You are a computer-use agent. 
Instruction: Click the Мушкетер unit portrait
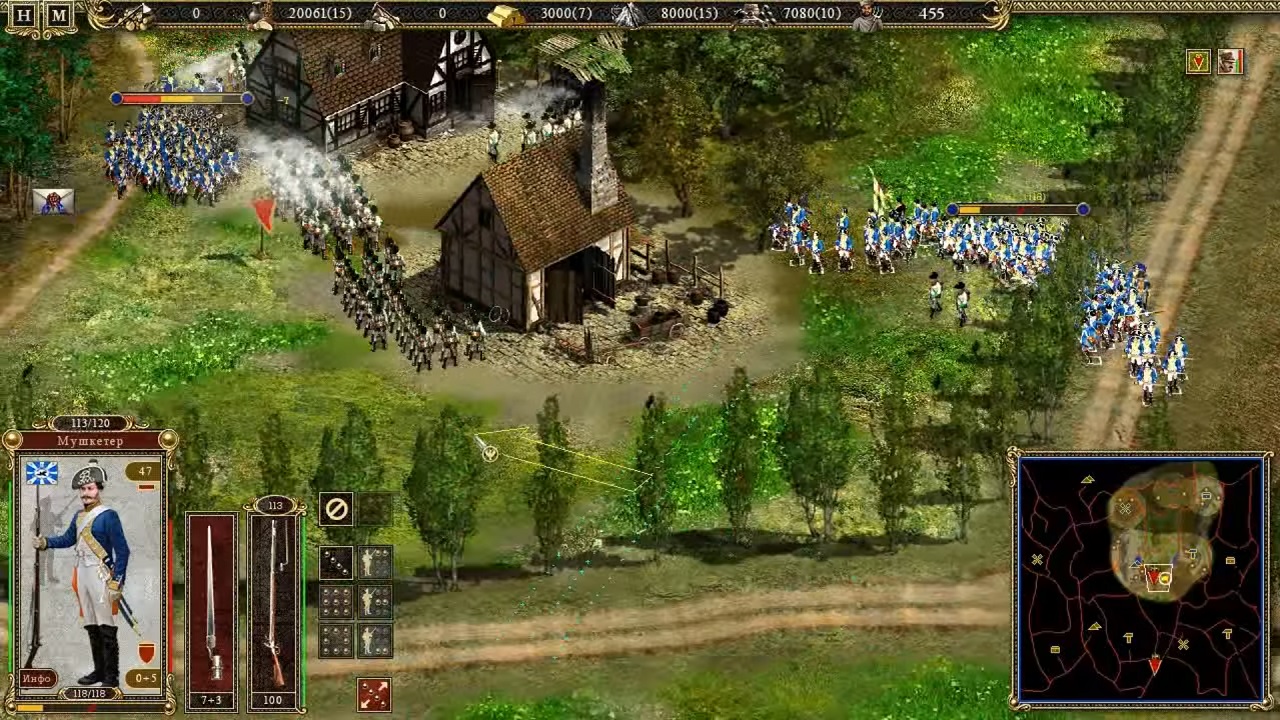tap(88, 570)
